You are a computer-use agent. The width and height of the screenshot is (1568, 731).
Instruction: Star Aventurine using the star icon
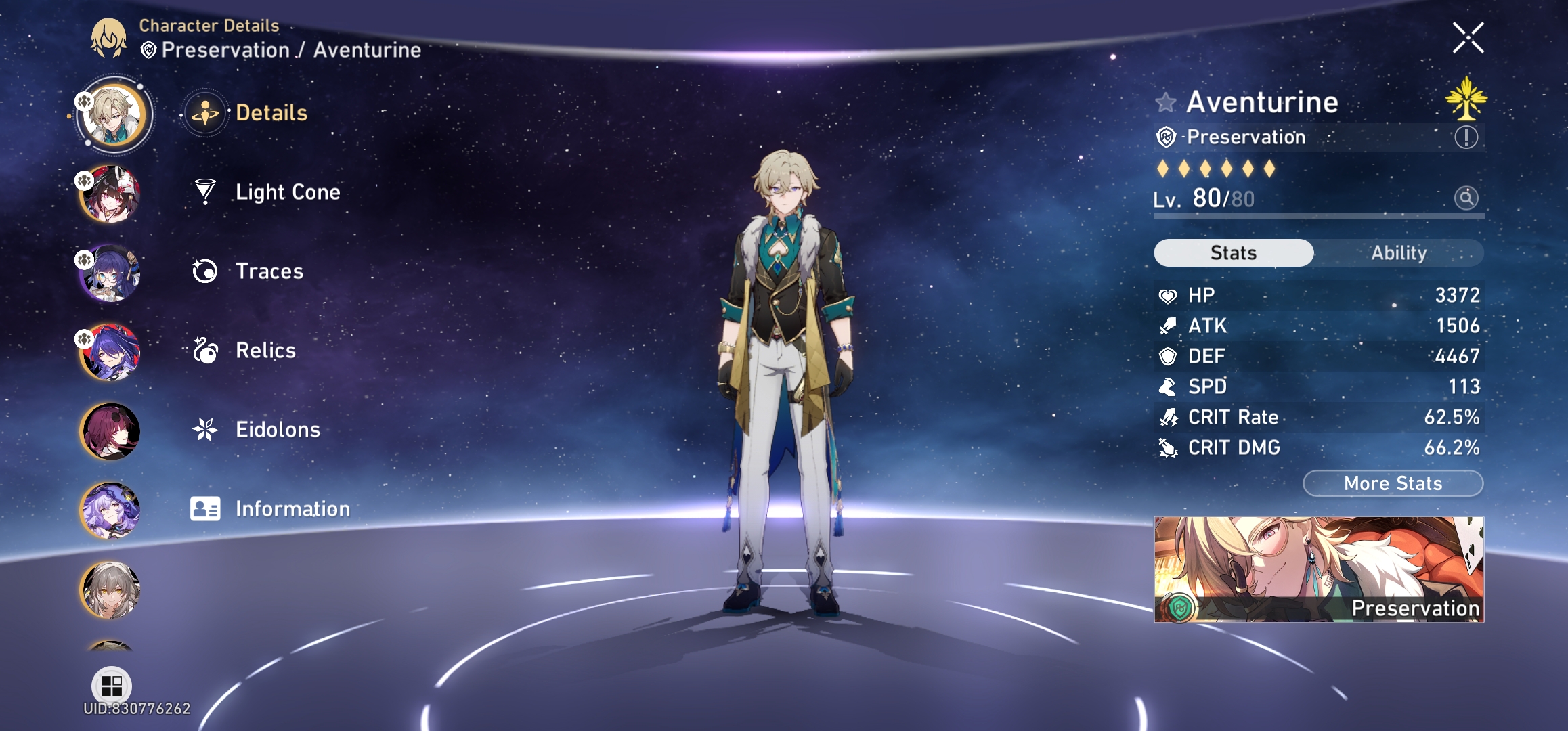coord(1165,102)
